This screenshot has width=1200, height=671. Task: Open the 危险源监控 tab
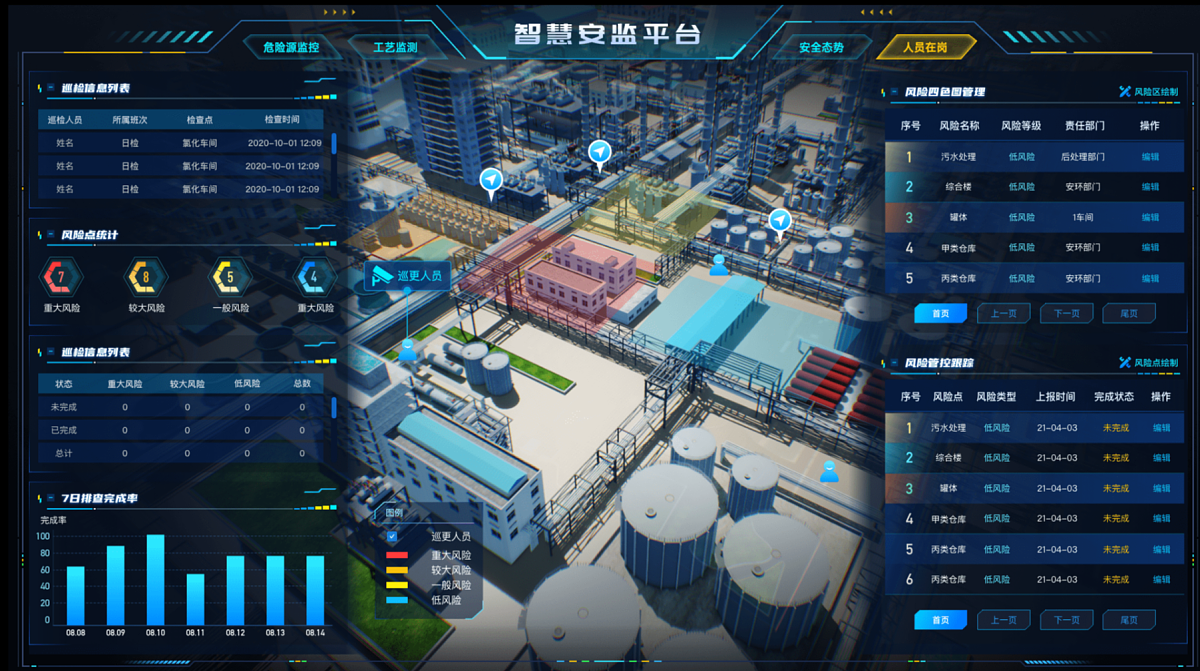[x=290, y=47]
